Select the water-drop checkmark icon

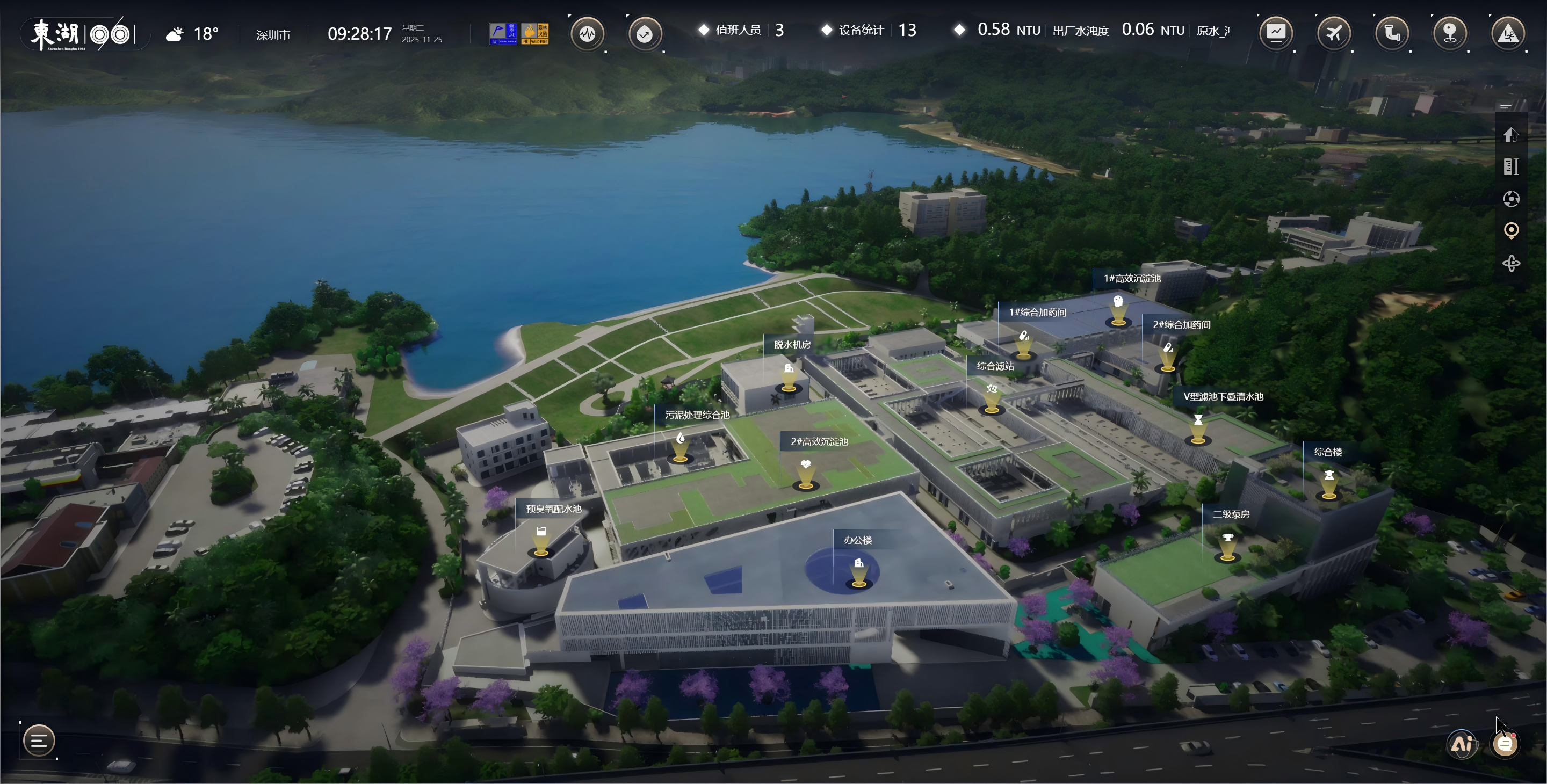(645, 34)
